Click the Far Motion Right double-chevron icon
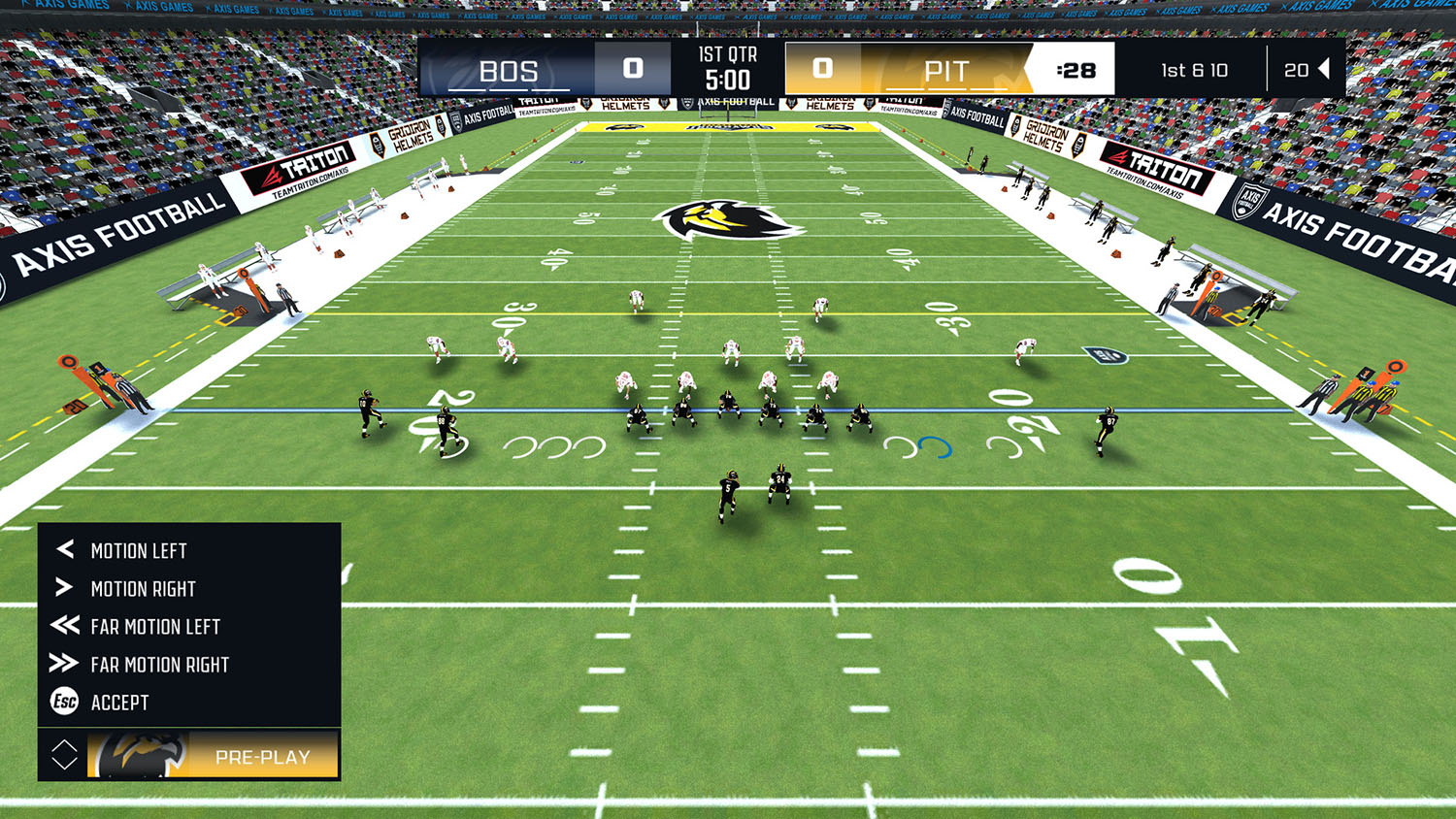This screenshot has height=819, width=1456. coord(64,665)
